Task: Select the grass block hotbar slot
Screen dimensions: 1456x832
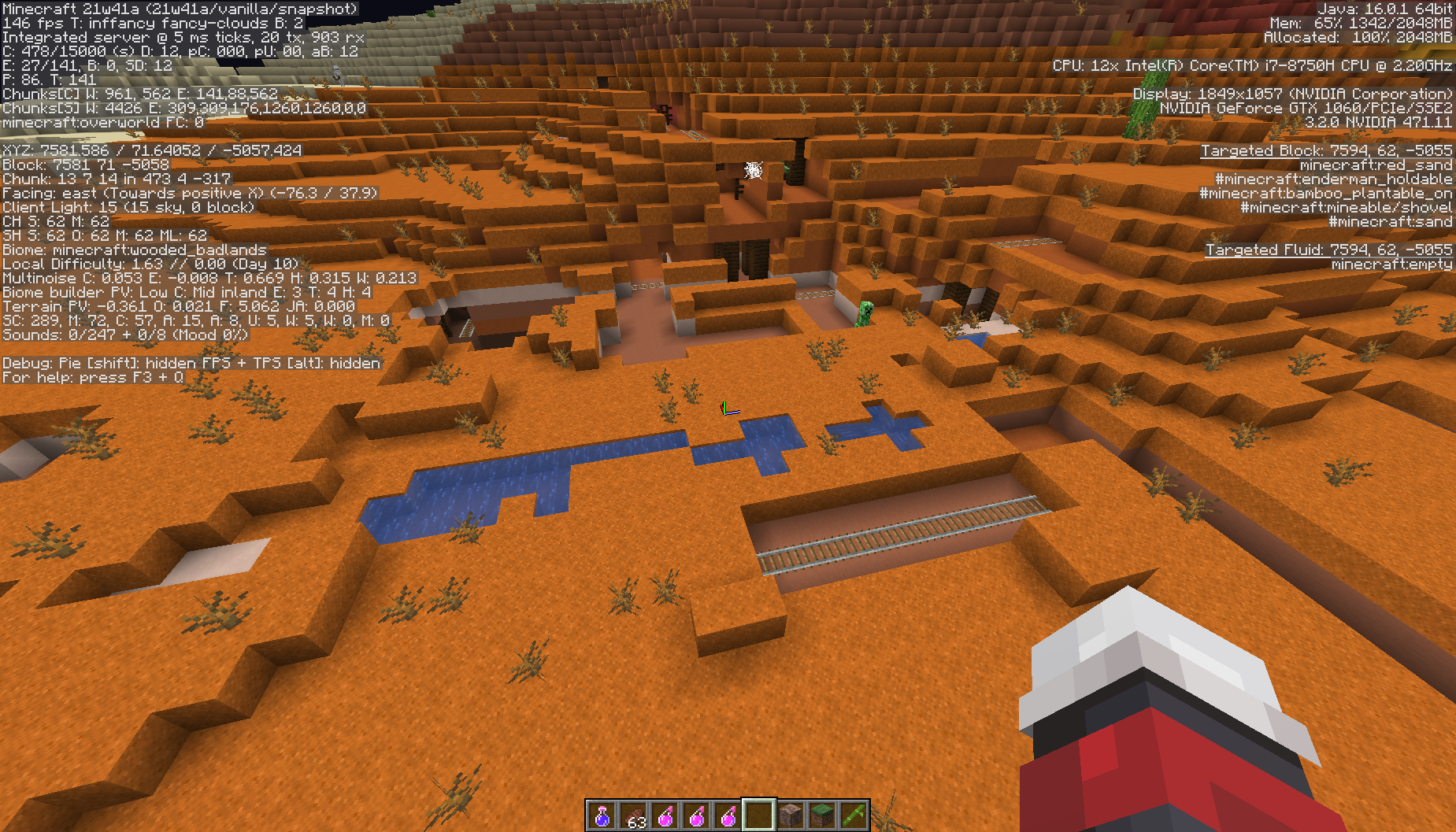Action: pos(822,815)
